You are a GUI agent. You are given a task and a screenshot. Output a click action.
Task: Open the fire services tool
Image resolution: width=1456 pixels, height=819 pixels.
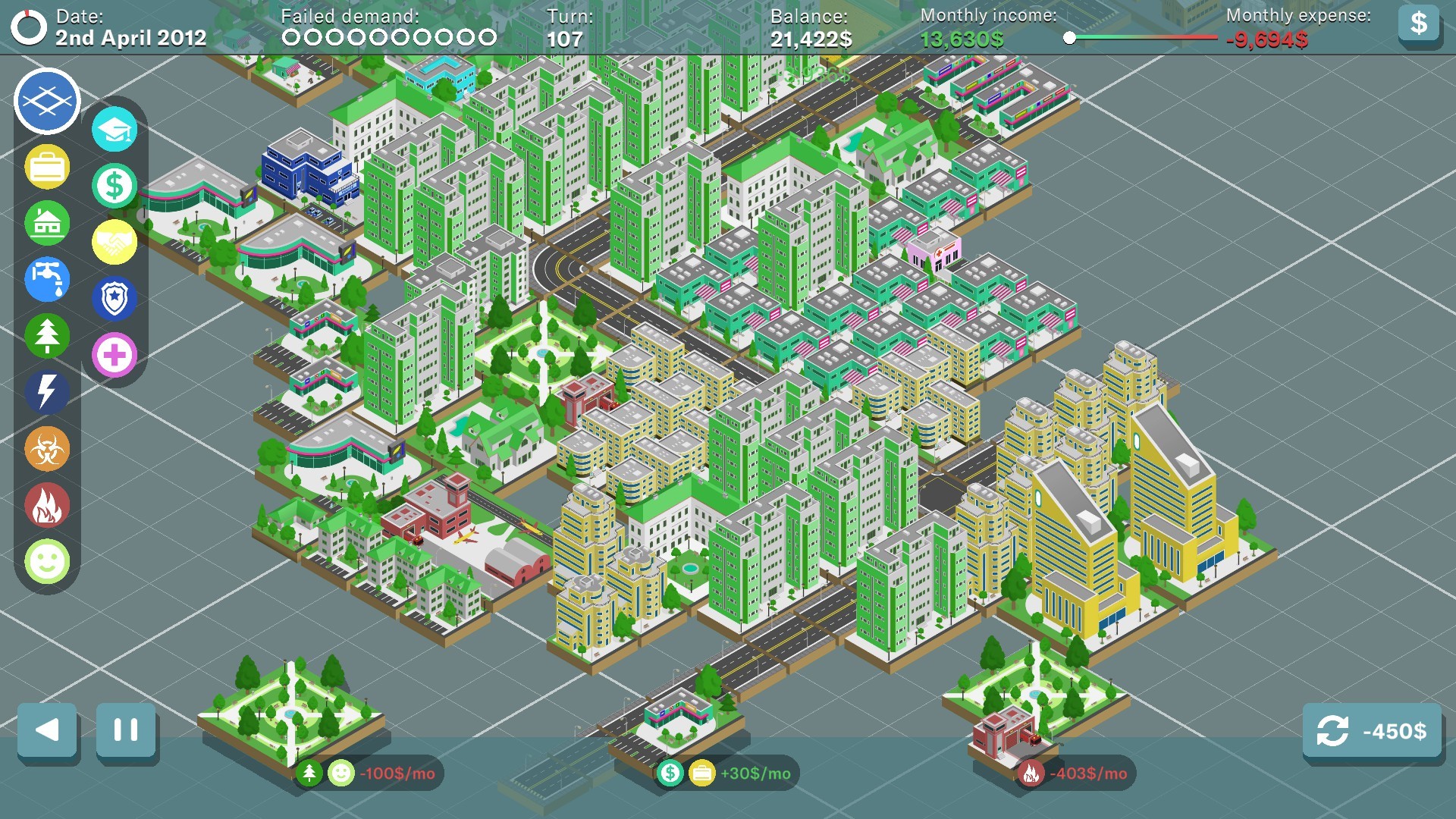(x=46, y=504)
